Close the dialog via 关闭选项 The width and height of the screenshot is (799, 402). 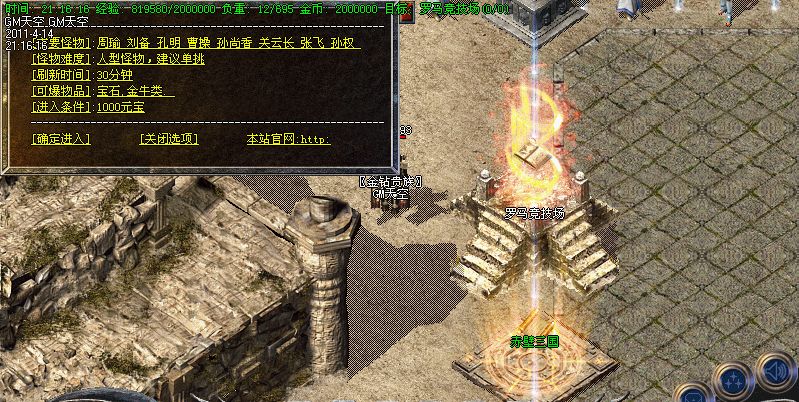point(169,139)
